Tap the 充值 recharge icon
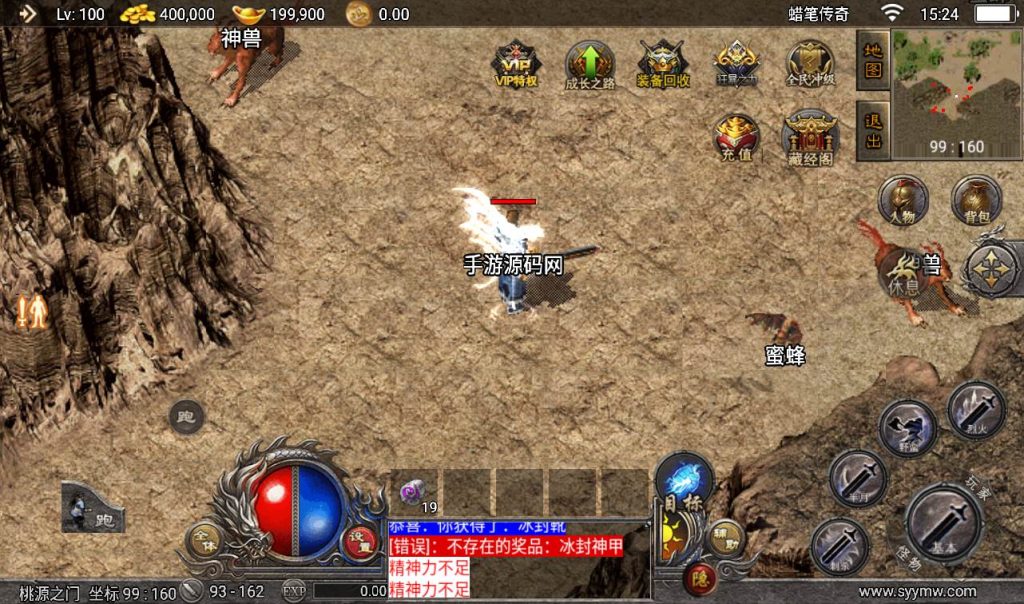 click(737, 137)
